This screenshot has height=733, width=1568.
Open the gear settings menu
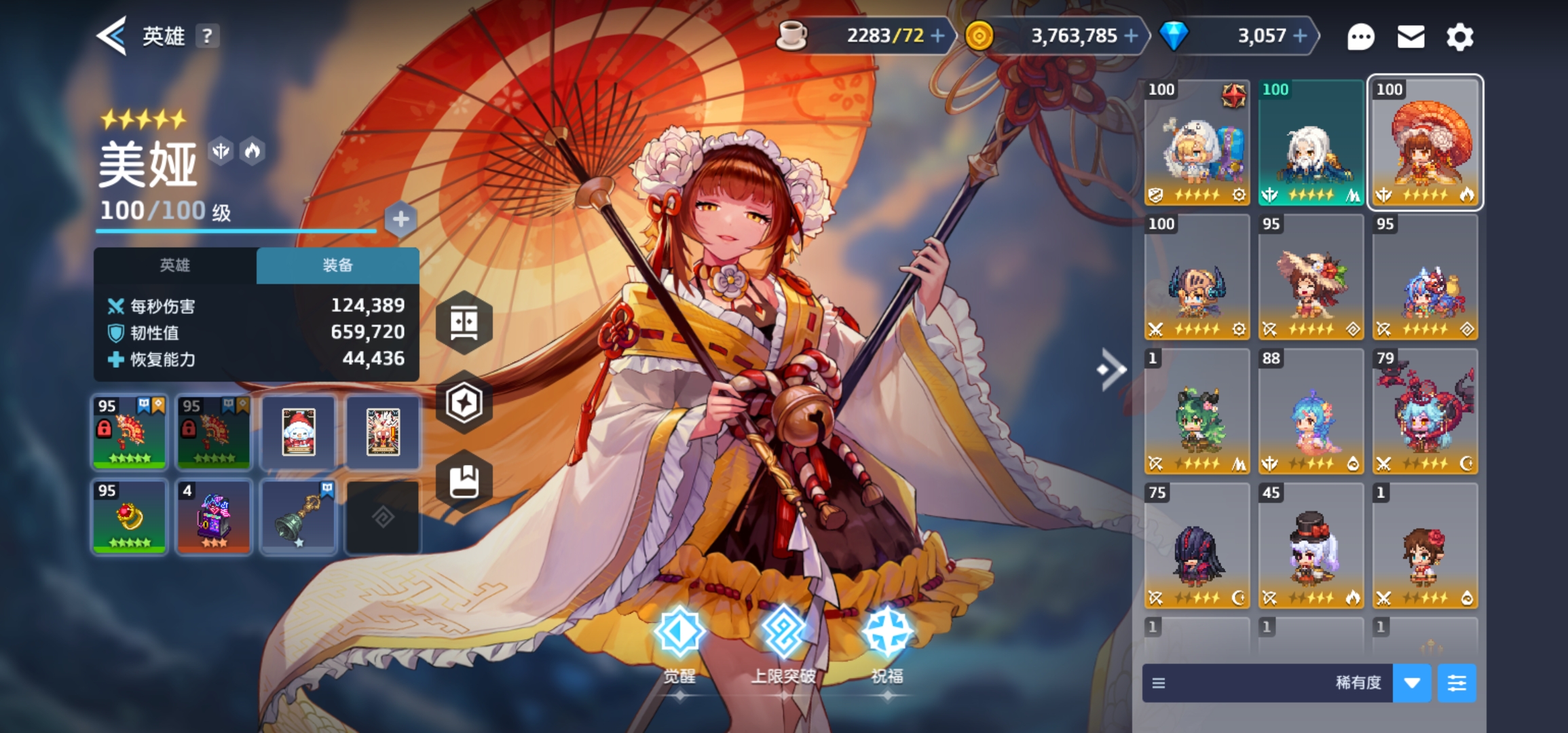[1459, 37]
